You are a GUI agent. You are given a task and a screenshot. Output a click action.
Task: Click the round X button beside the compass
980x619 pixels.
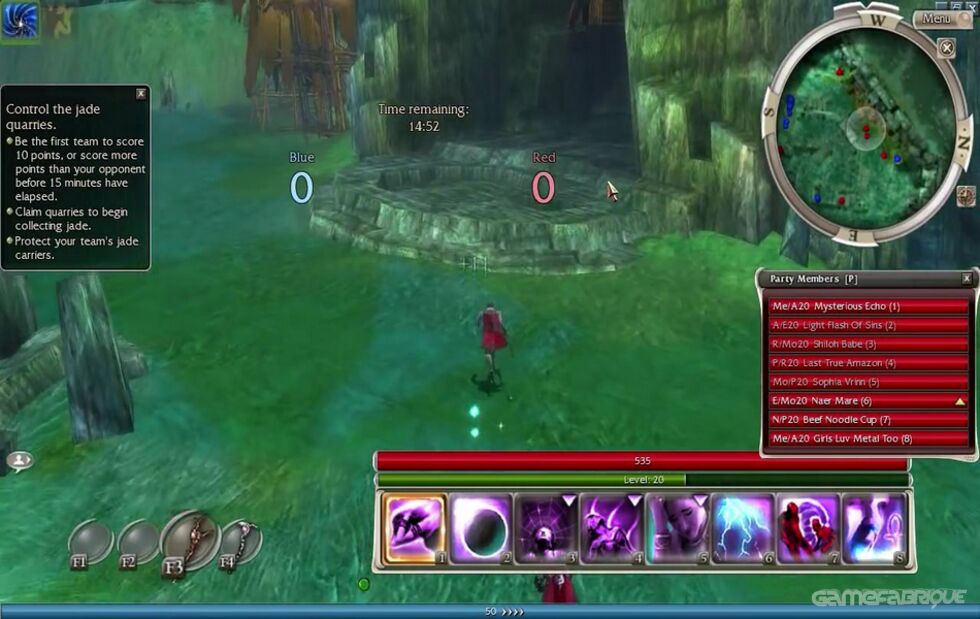coord(946,47)
